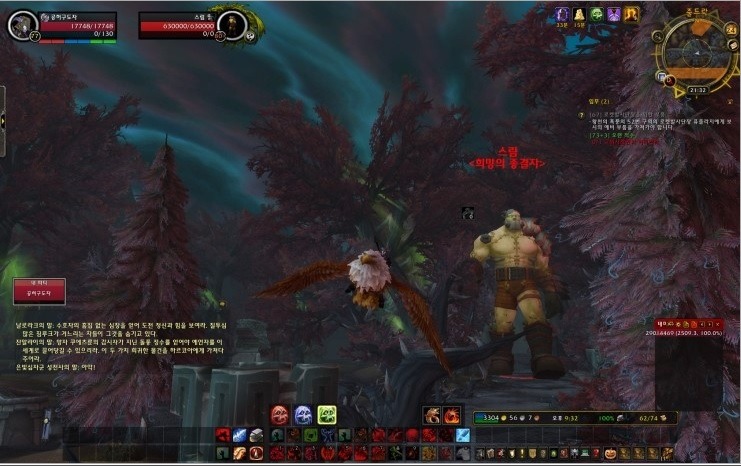This screenshot has width=741, height=466.
Task: Click the target's portrait in the target frame
Action: 231,25
